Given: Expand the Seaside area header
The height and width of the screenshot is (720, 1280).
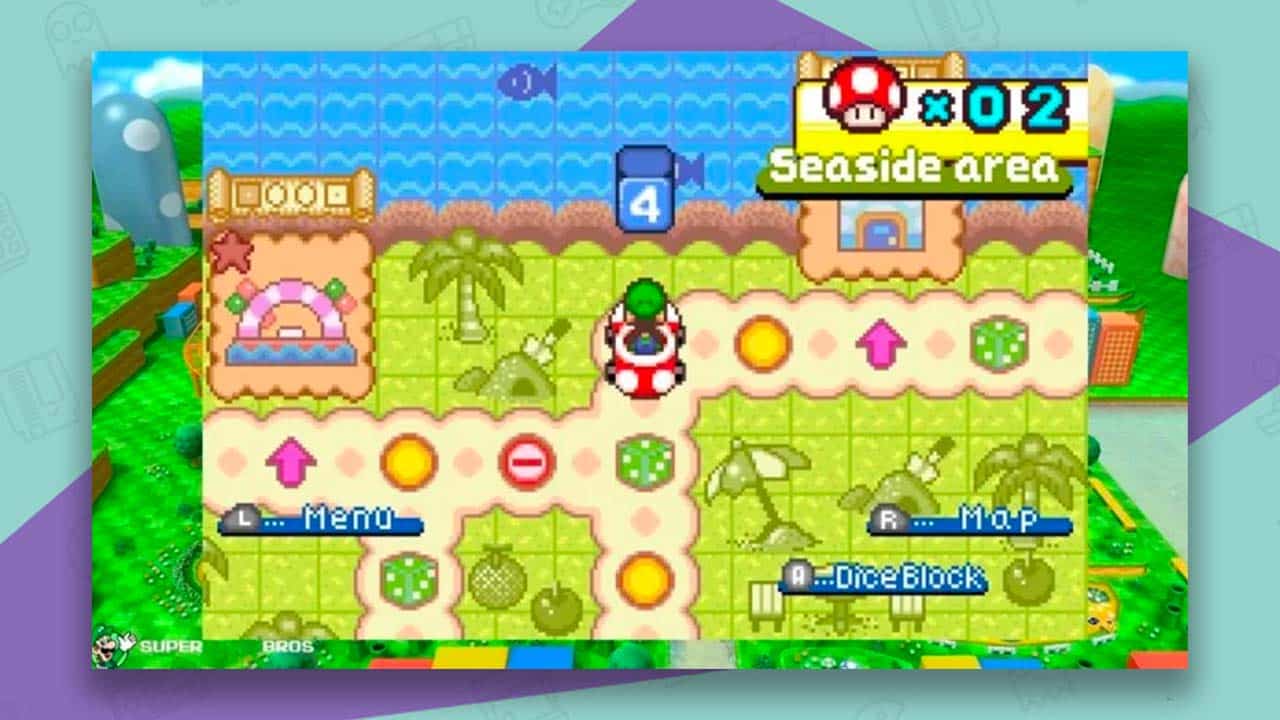Looking at the screenshot, I should click(925, 166).
